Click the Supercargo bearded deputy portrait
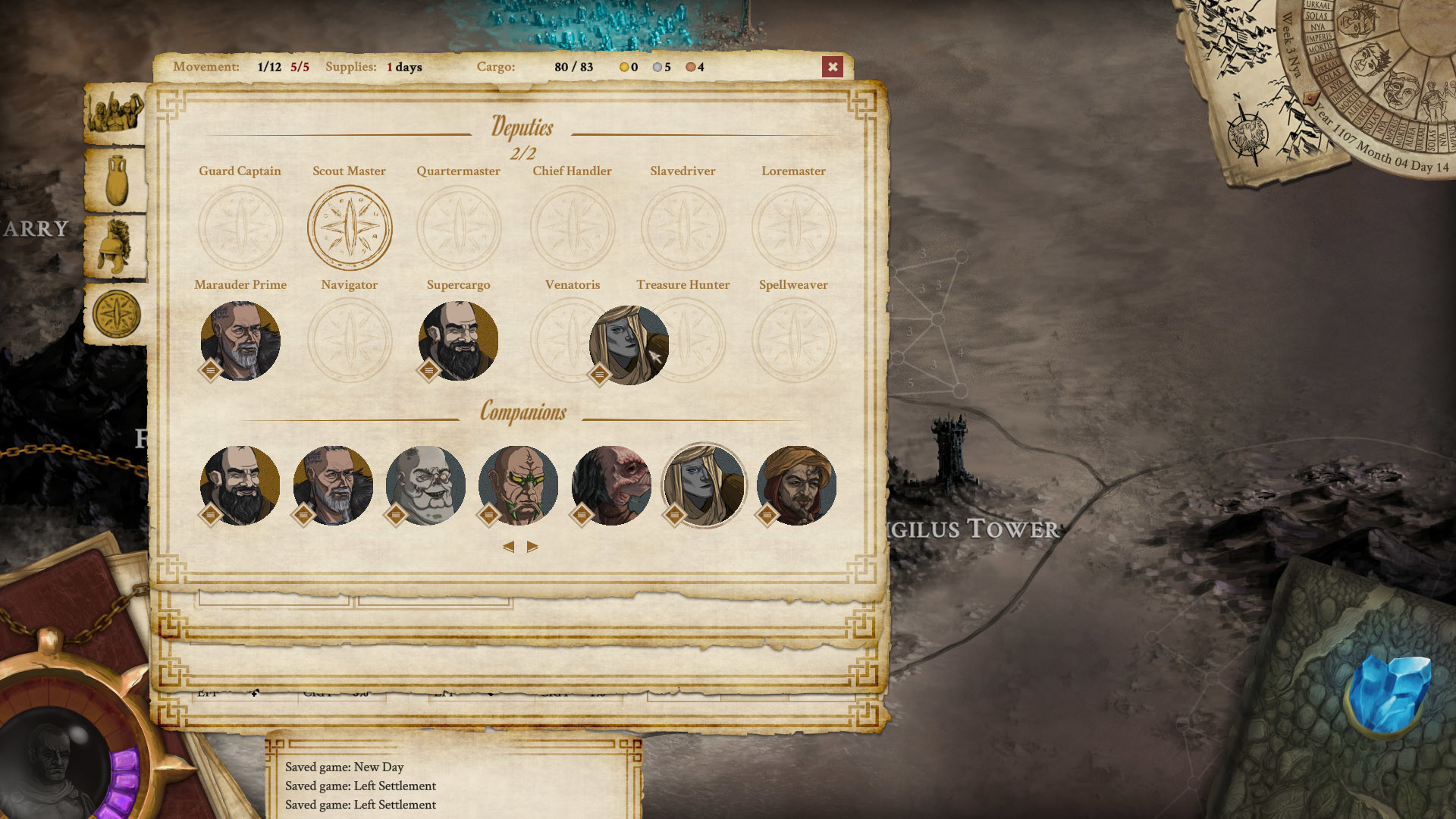The width and height of the screenshot is (1456, 819). [x=458, y=340]
